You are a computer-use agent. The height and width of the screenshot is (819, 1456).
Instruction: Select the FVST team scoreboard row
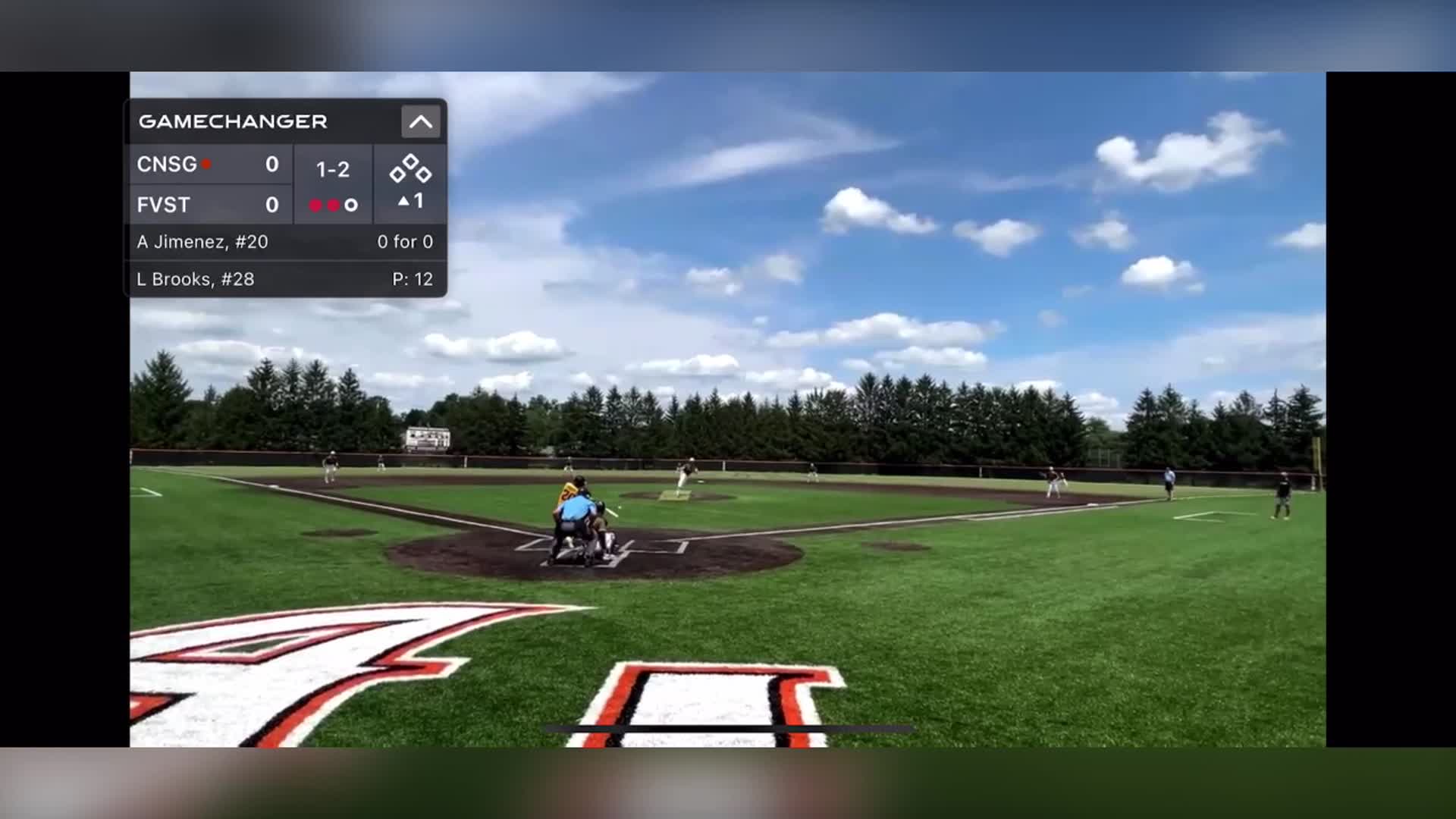(209, 205)
